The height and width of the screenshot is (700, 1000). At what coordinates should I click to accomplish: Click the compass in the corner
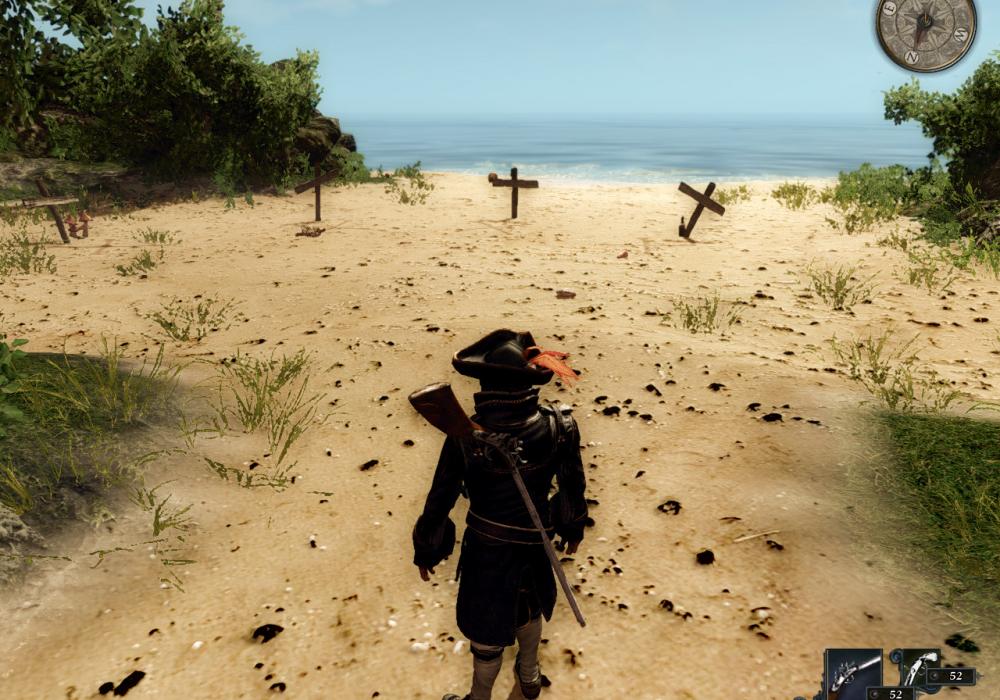pyautogui.click(x=926, y=36)
